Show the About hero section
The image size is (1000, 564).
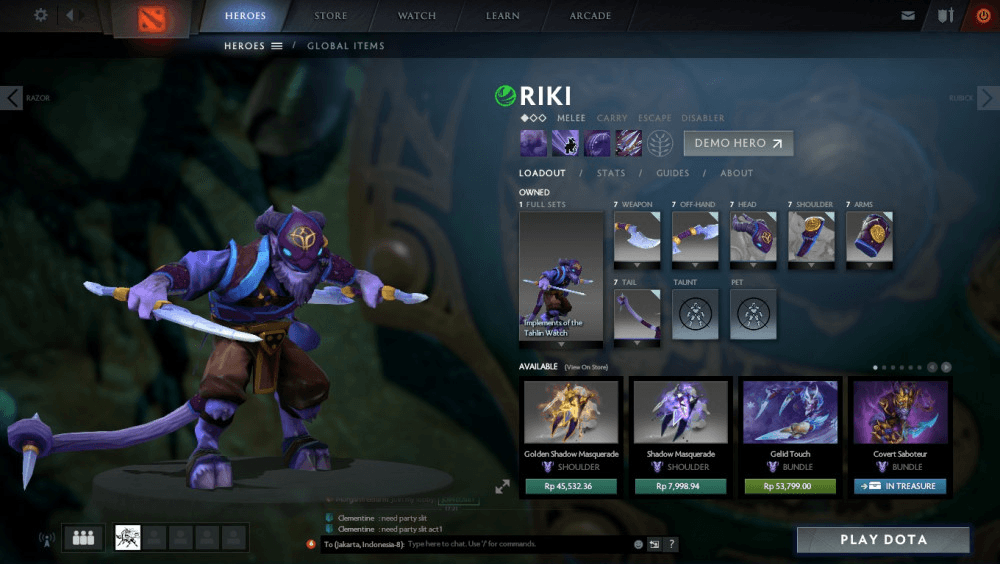click(x=737, y=173)
